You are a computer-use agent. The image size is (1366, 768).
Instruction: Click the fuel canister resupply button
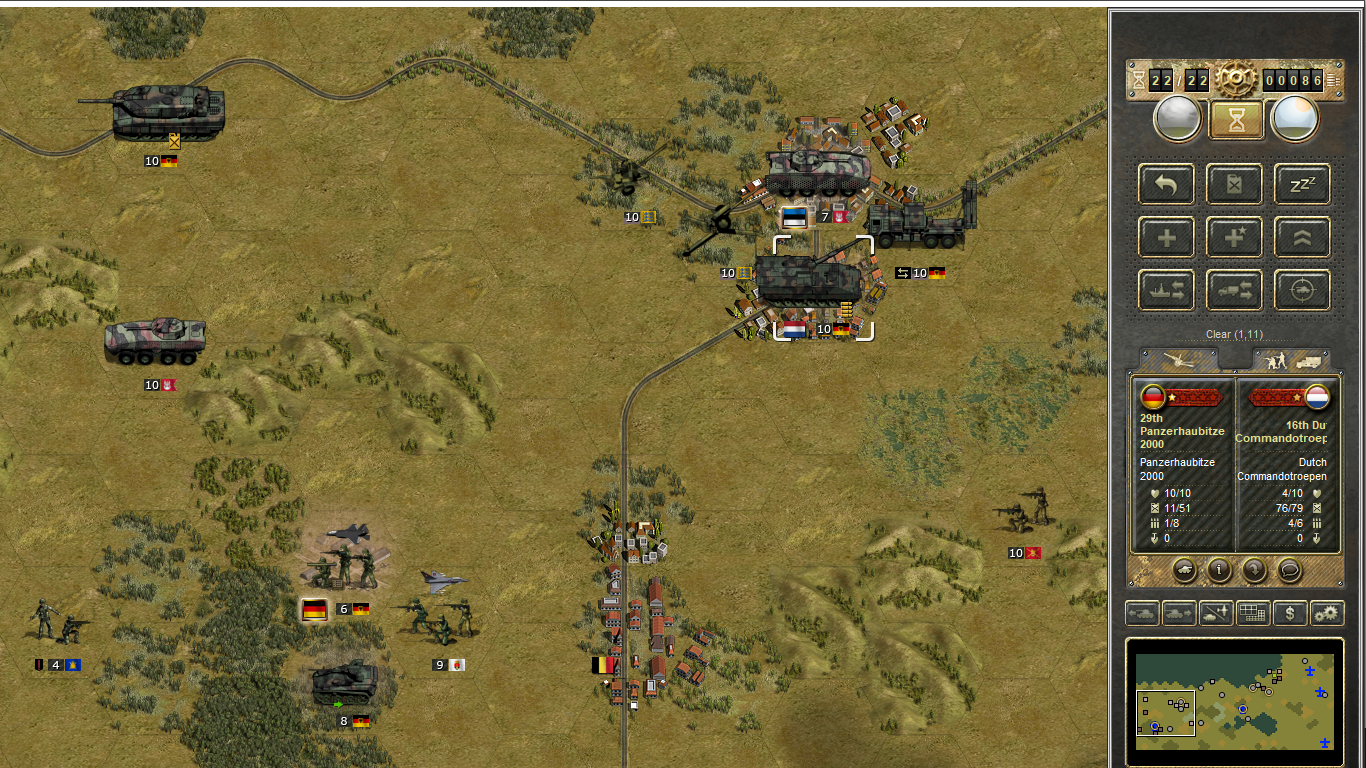click(1234, 184)
